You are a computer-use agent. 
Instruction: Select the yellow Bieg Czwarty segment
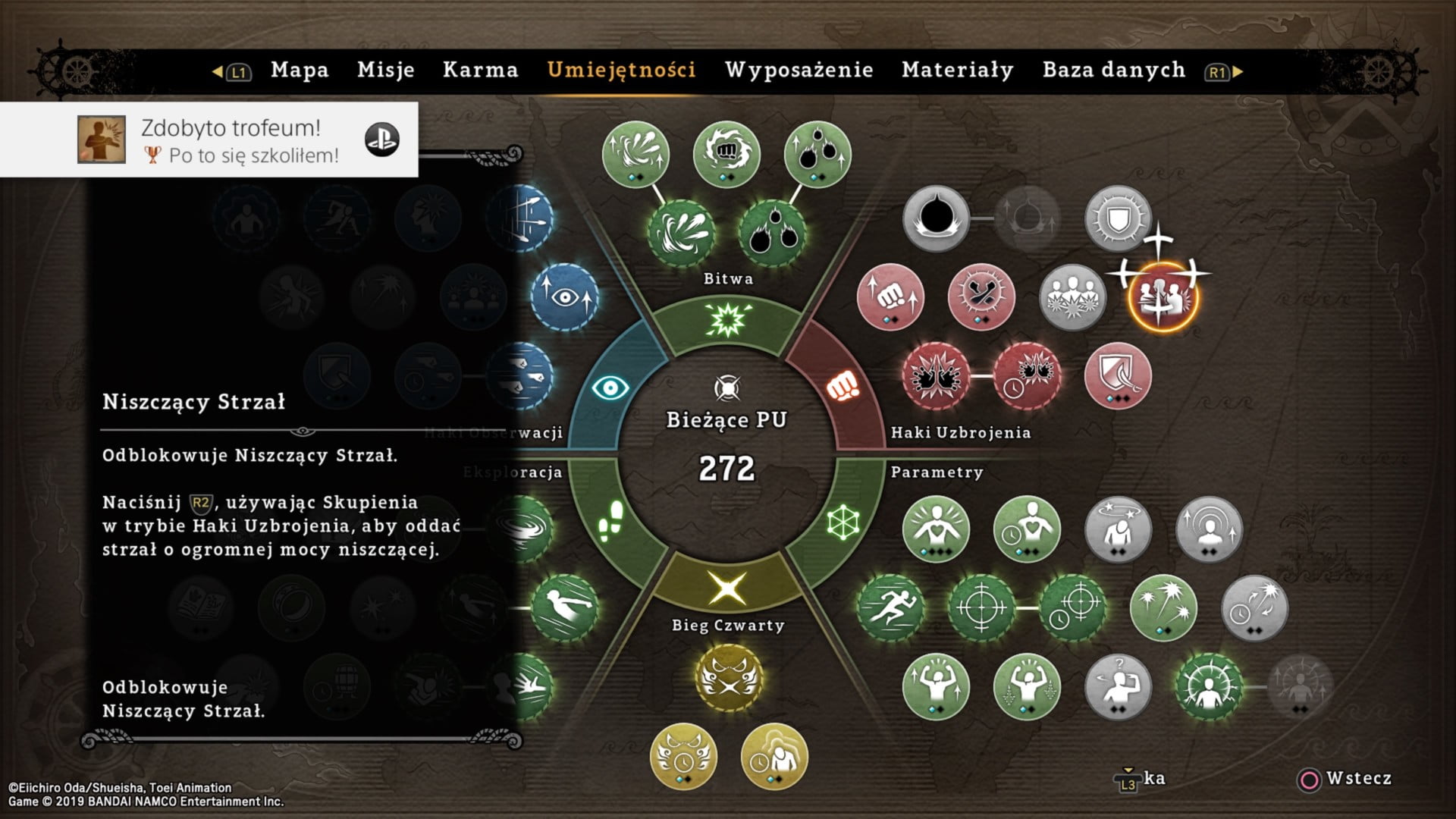click(727, 588)
